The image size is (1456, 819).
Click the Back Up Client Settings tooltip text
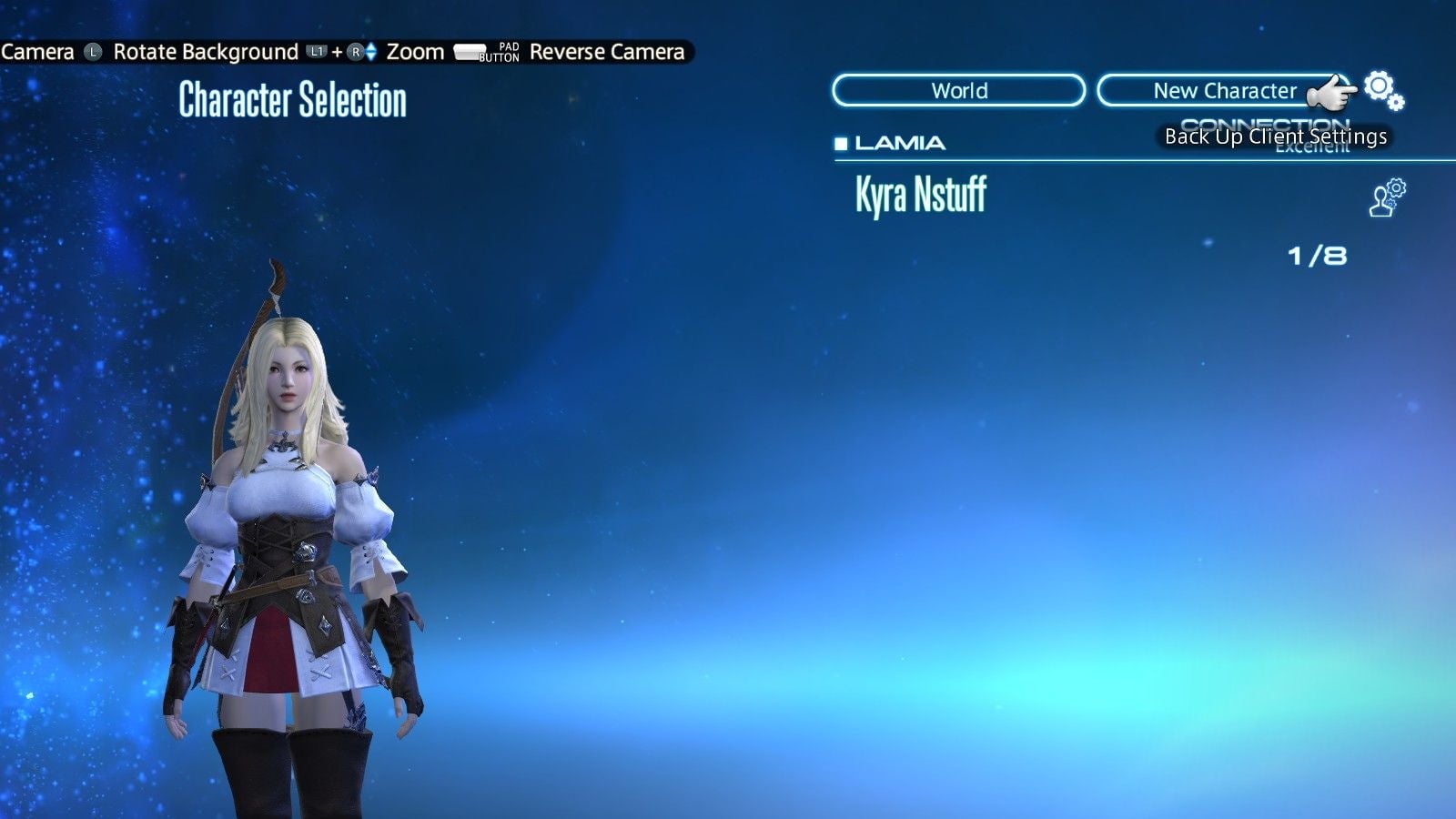pyautogui.click(x=1277, y=136)
